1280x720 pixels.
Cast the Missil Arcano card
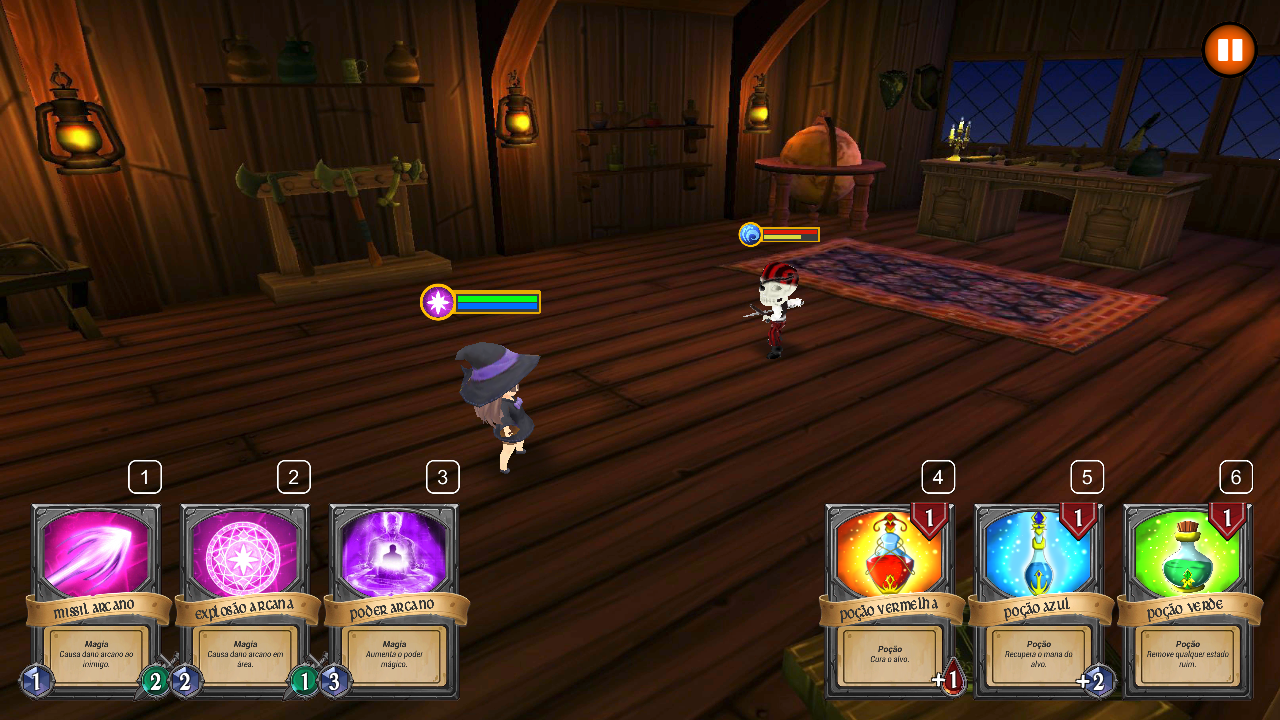click(x=96, y=600)
